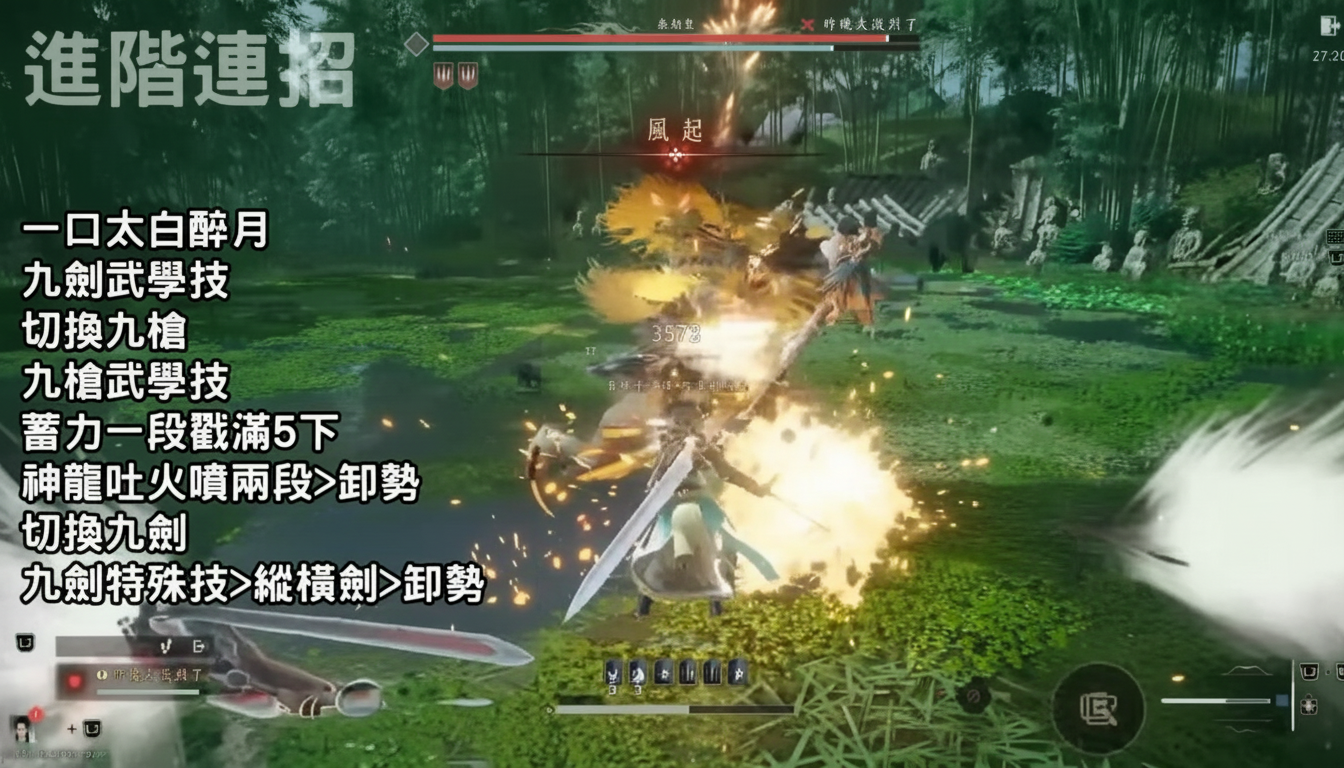Expand the small box icon beside the player avatar
Image resolution: width=1344 pixels, height=768 pixels.
[x=93, y=728]
